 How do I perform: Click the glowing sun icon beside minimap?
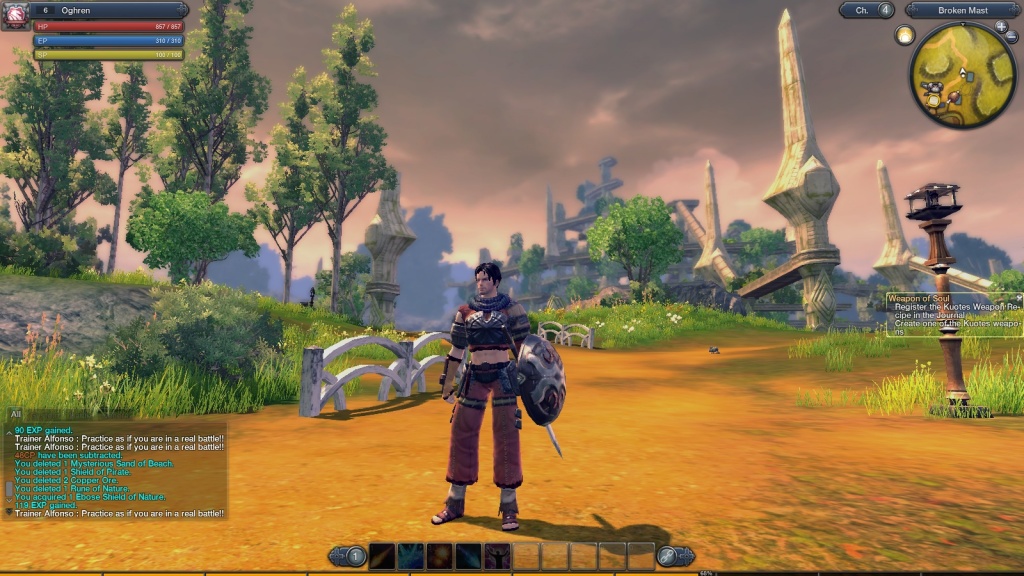coord(905,35)
